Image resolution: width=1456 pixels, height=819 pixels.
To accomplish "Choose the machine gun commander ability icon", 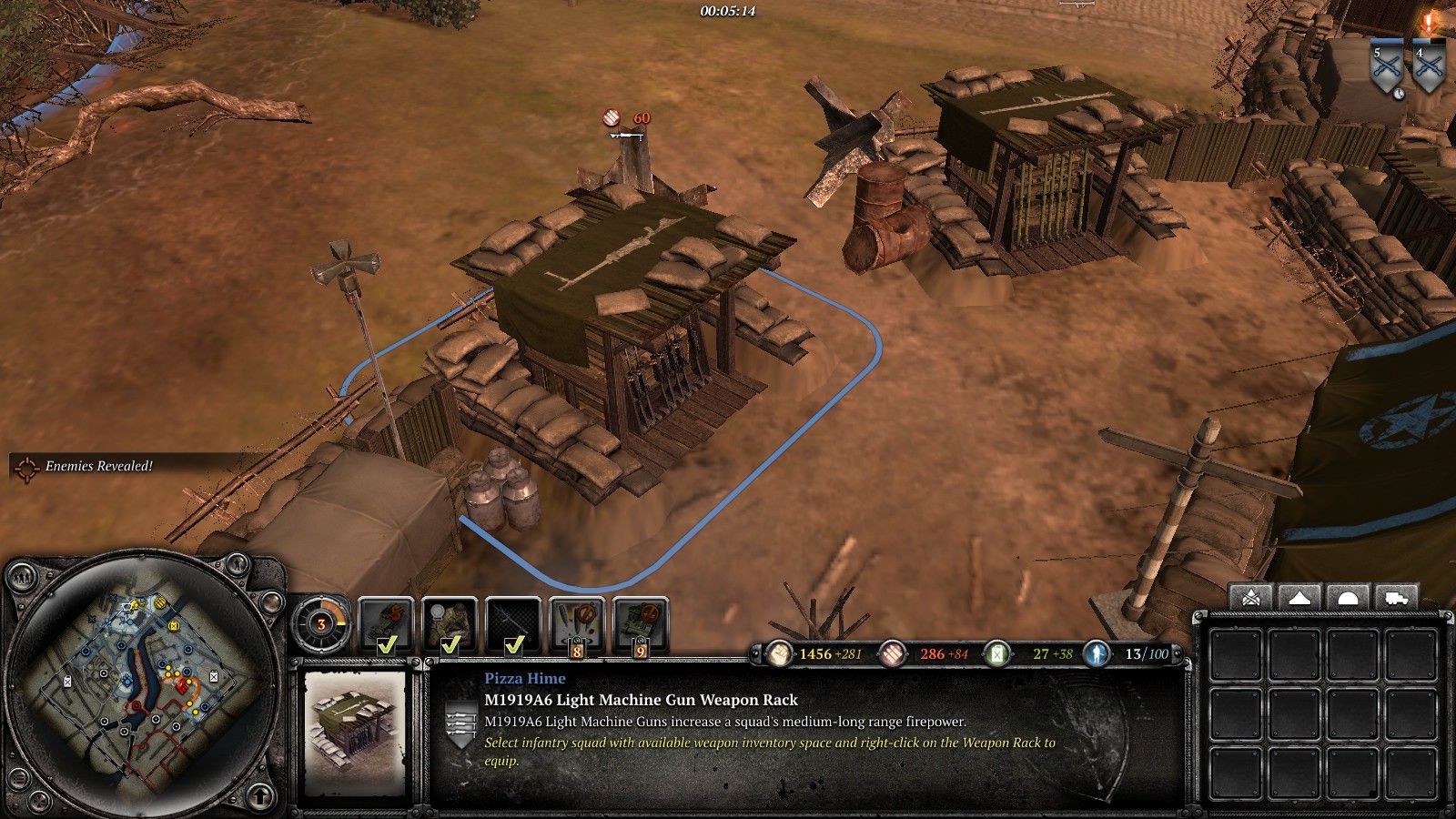I will pyautogui.click(x=513, y=625).
